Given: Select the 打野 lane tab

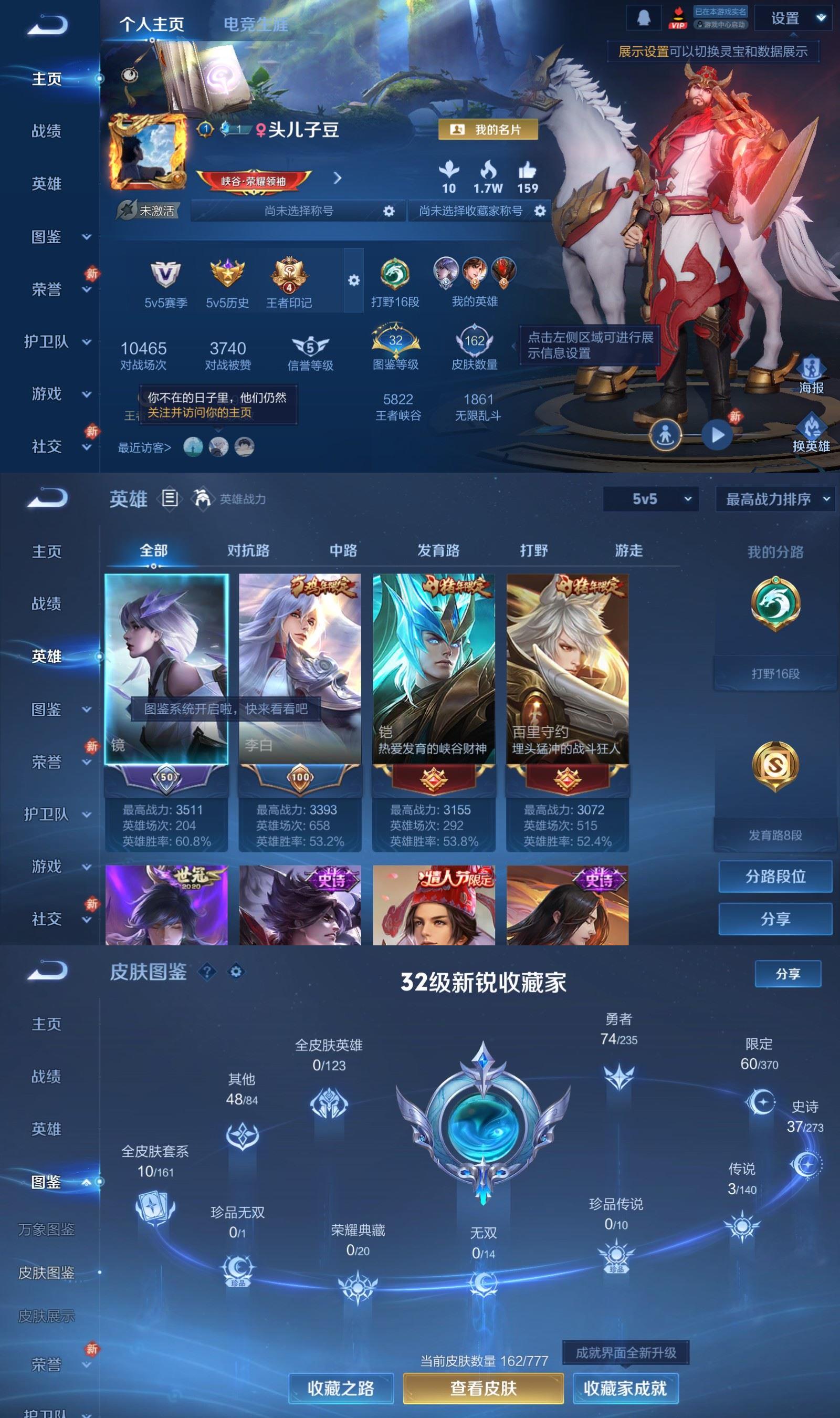Looking at the screenshot, I should click(534, 550).
